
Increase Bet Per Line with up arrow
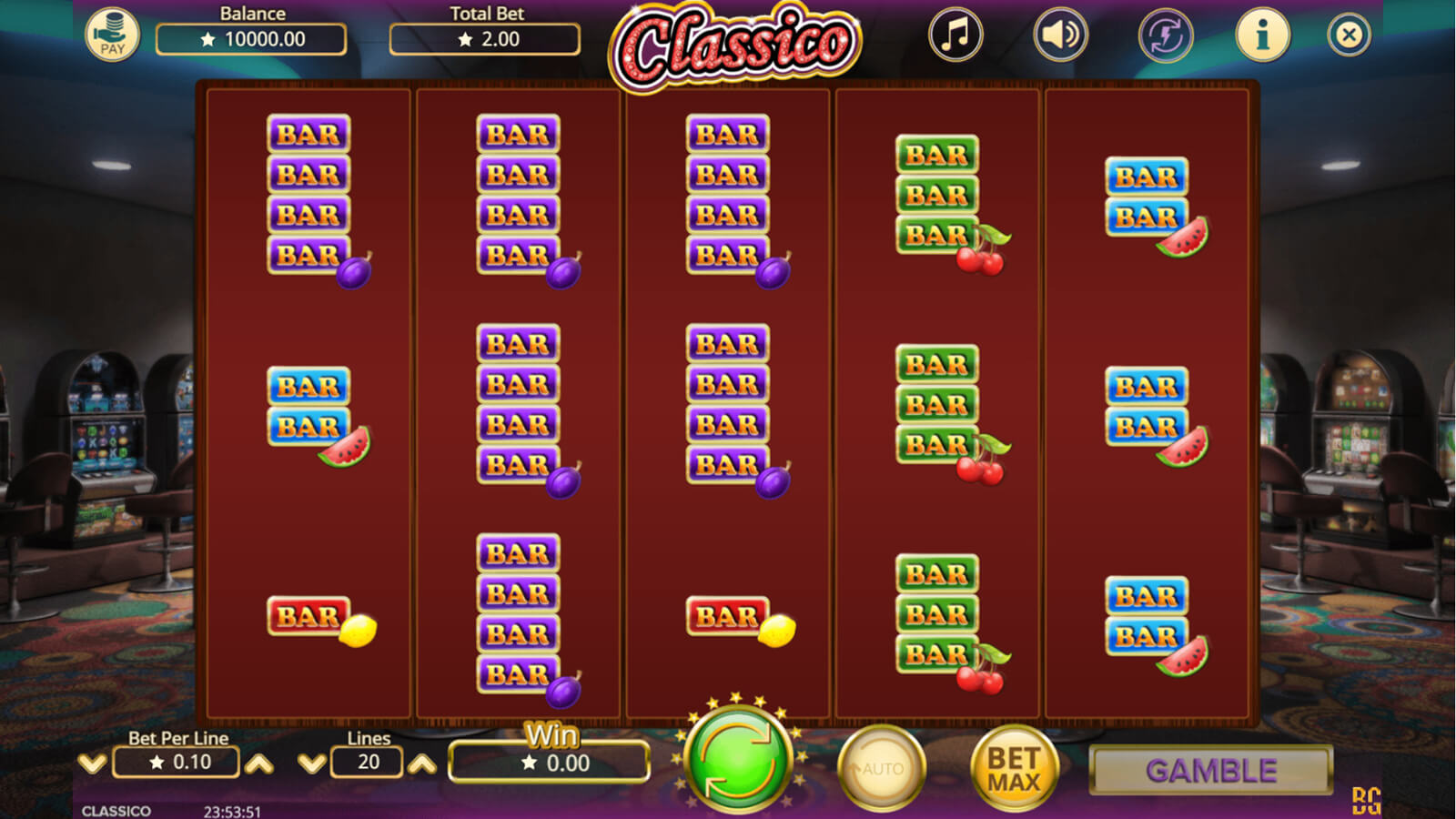(x=259, y=763)
